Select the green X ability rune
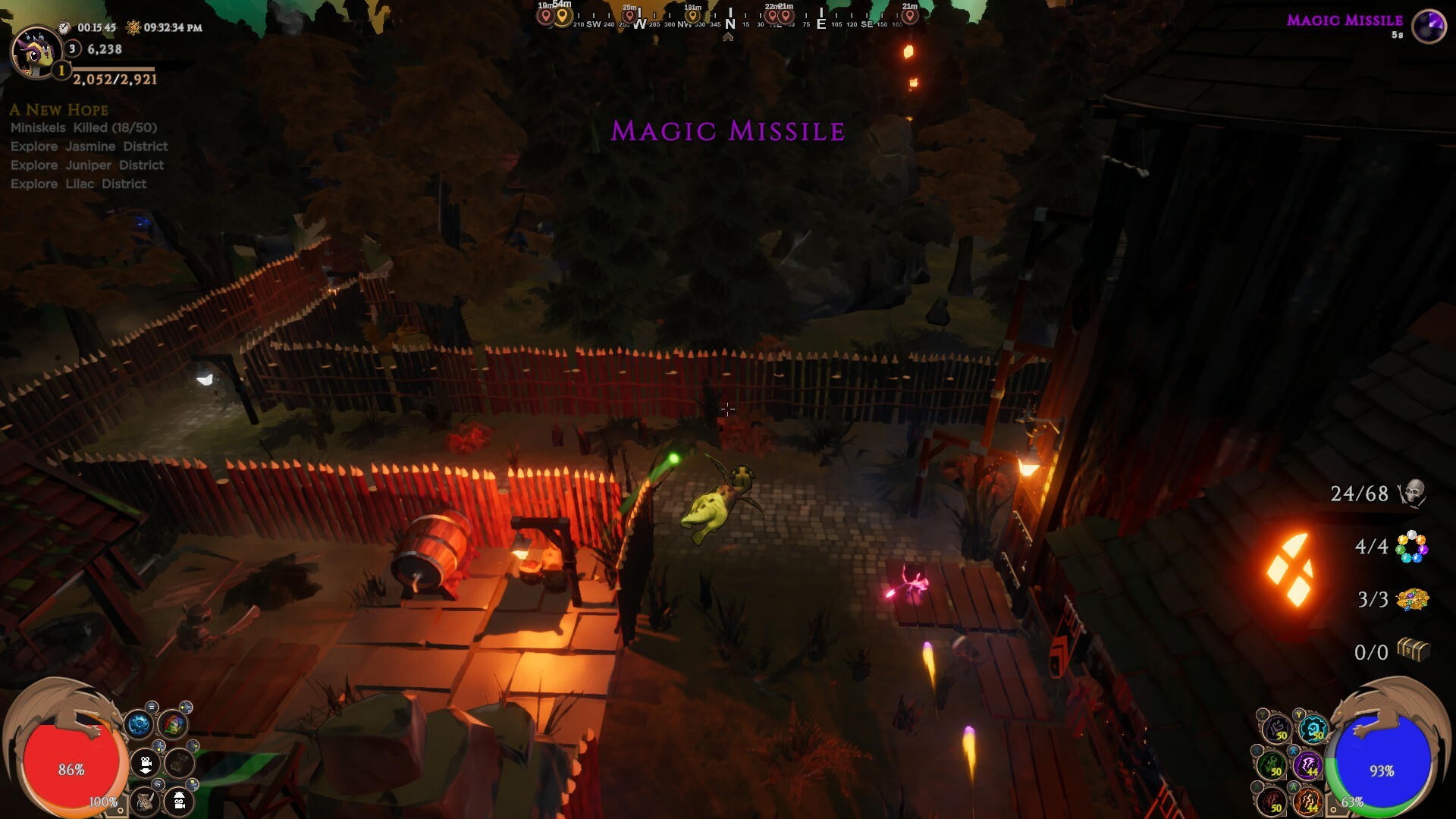This screenshot has width=1456, height=819. pos(1272,765)
